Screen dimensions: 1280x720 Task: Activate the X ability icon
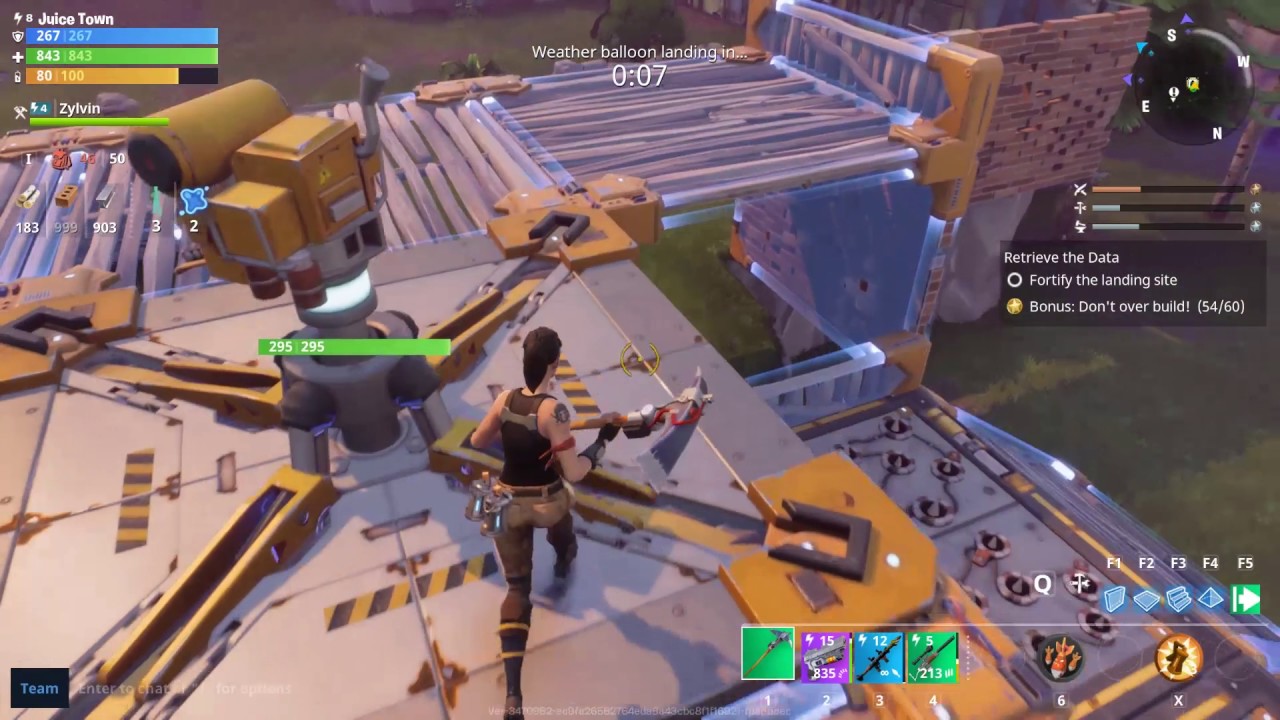point(1177,657)
